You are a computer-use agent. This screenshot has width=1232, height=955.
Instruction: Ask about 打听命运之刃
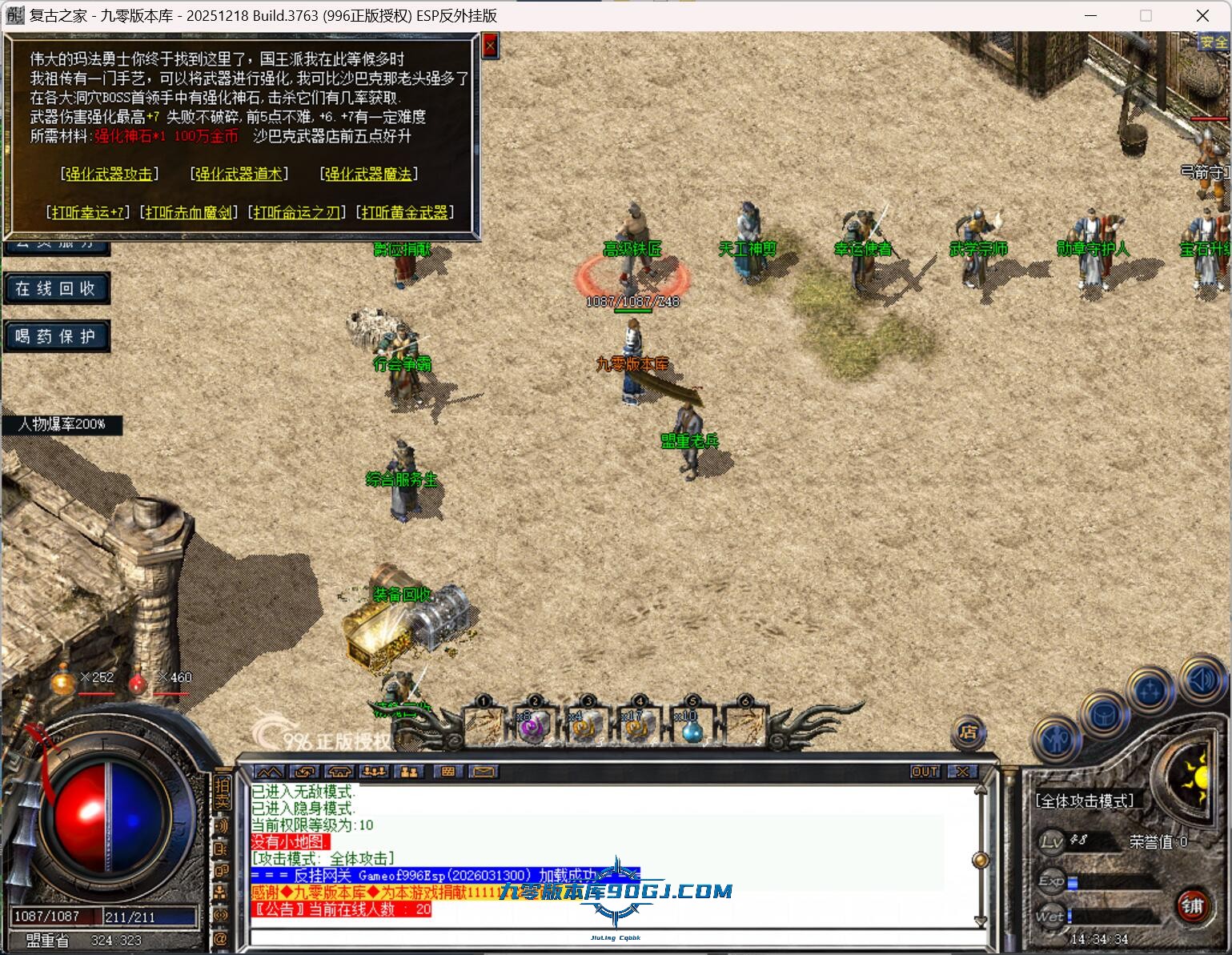point(297,212)
